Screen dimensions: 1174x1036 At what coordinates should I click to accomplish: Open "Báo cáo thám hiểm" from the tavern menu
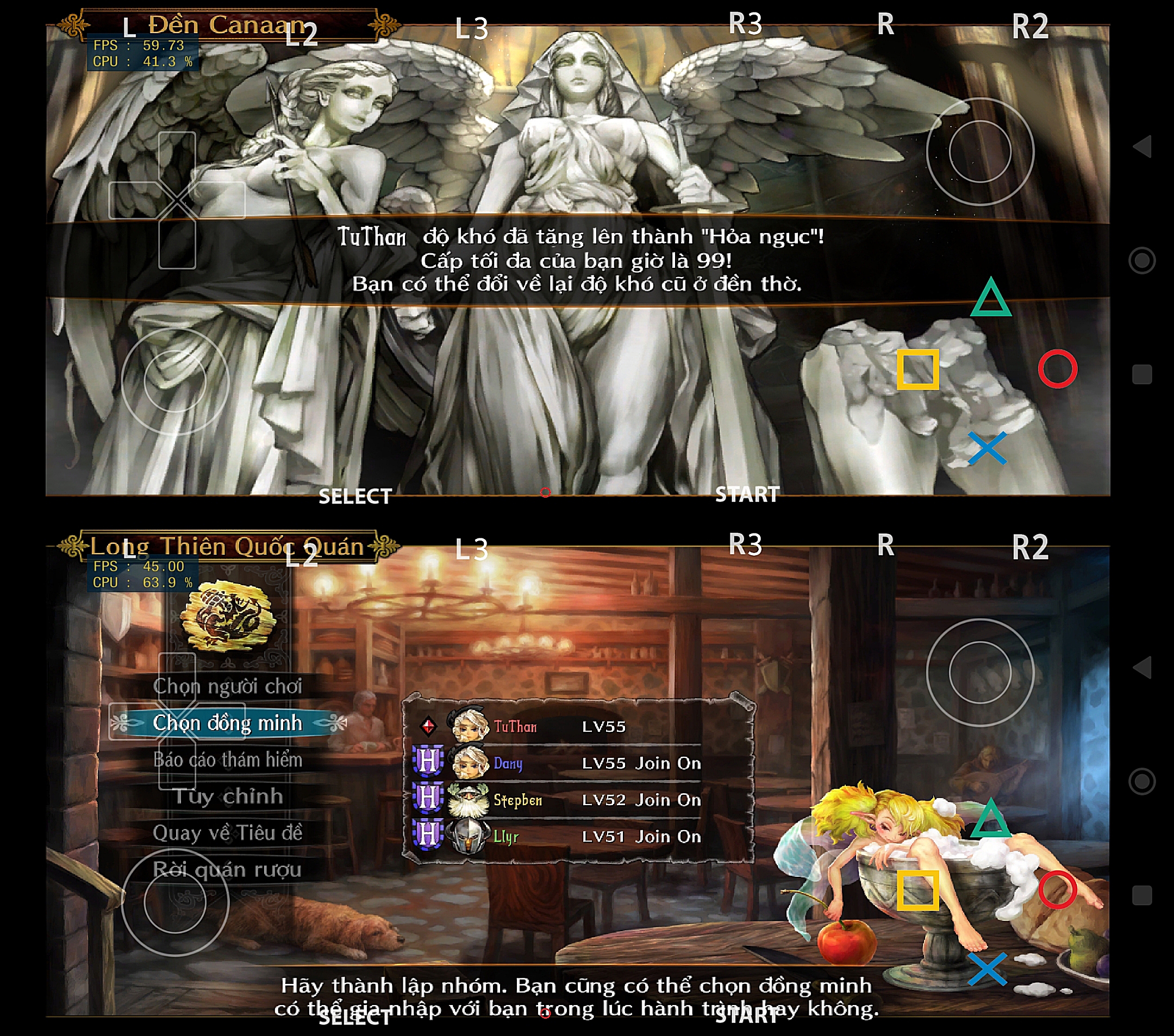tap(227, 759)
